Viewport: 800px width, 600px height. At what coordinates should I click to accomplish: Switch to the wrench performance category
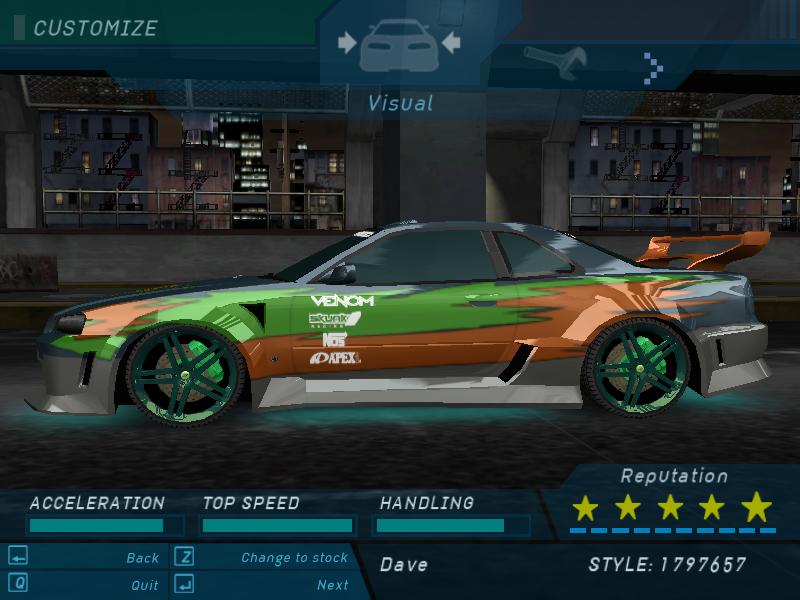(x=553, y=62)
